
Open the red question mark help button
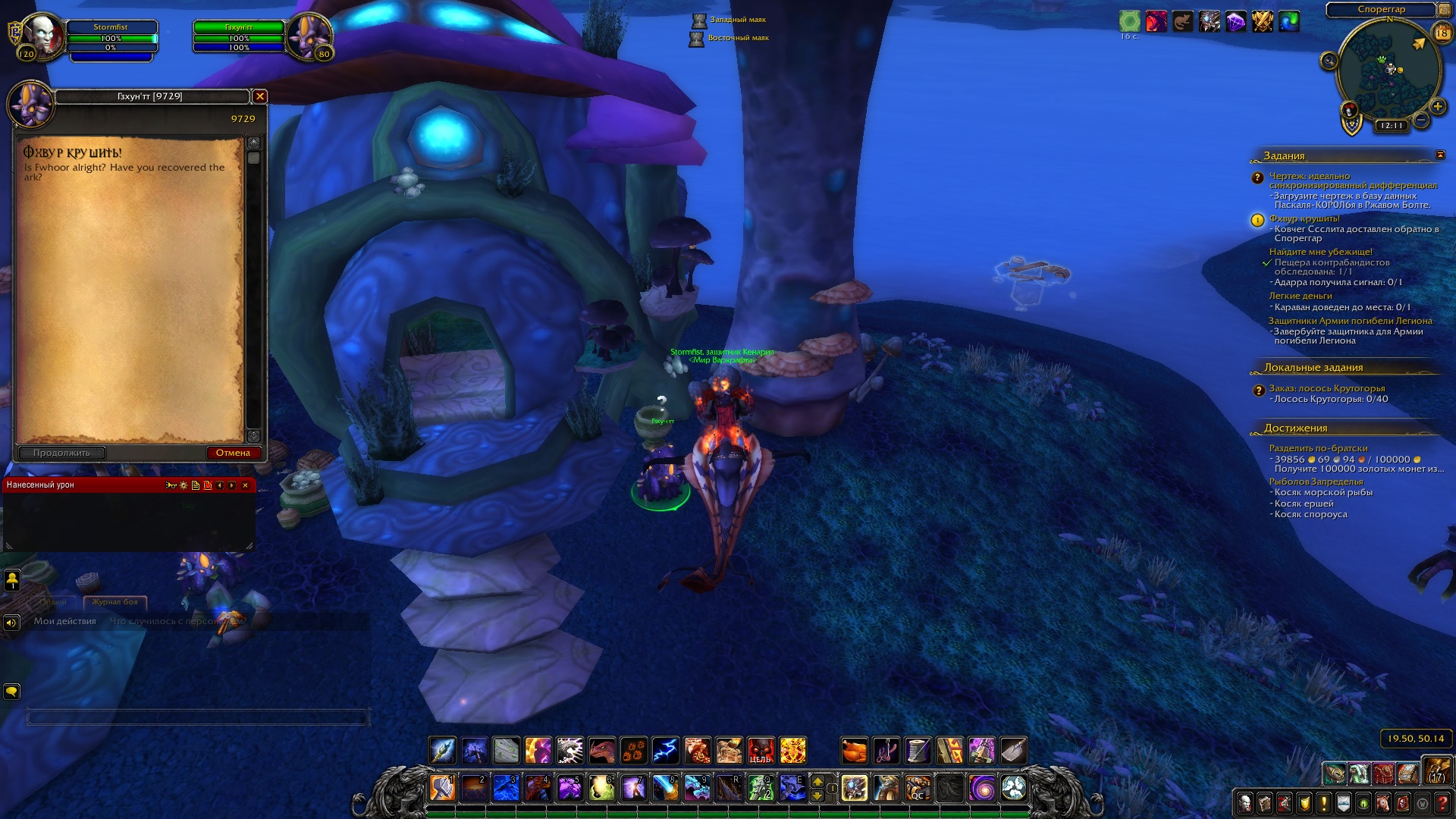coord(1442,802)
